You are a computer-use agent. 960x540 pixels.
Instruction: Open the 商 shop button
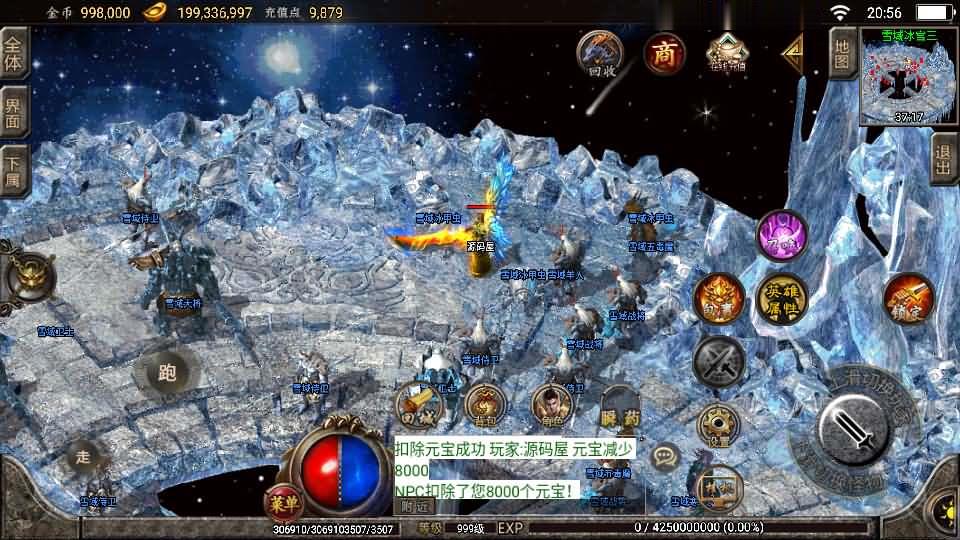click(664, 54)
